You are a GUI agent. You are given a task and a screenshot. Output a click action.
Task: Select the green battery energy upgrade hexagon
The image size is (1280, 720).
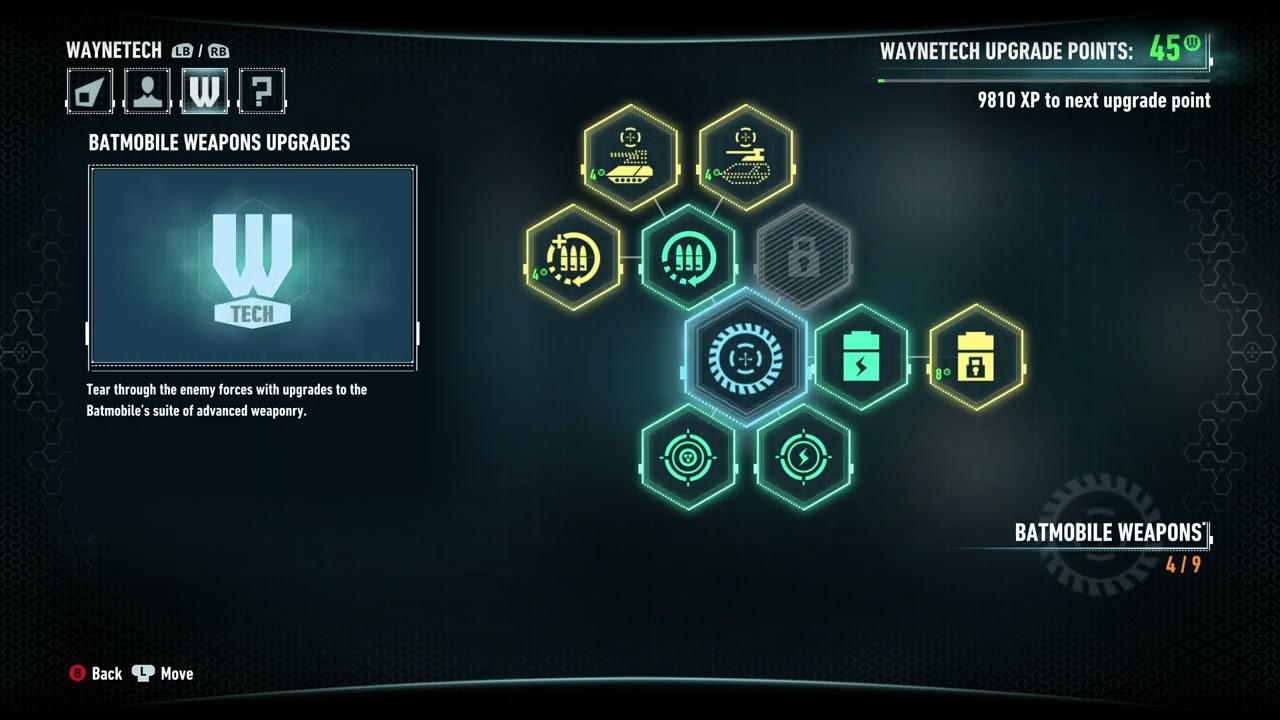click(862, 357)
